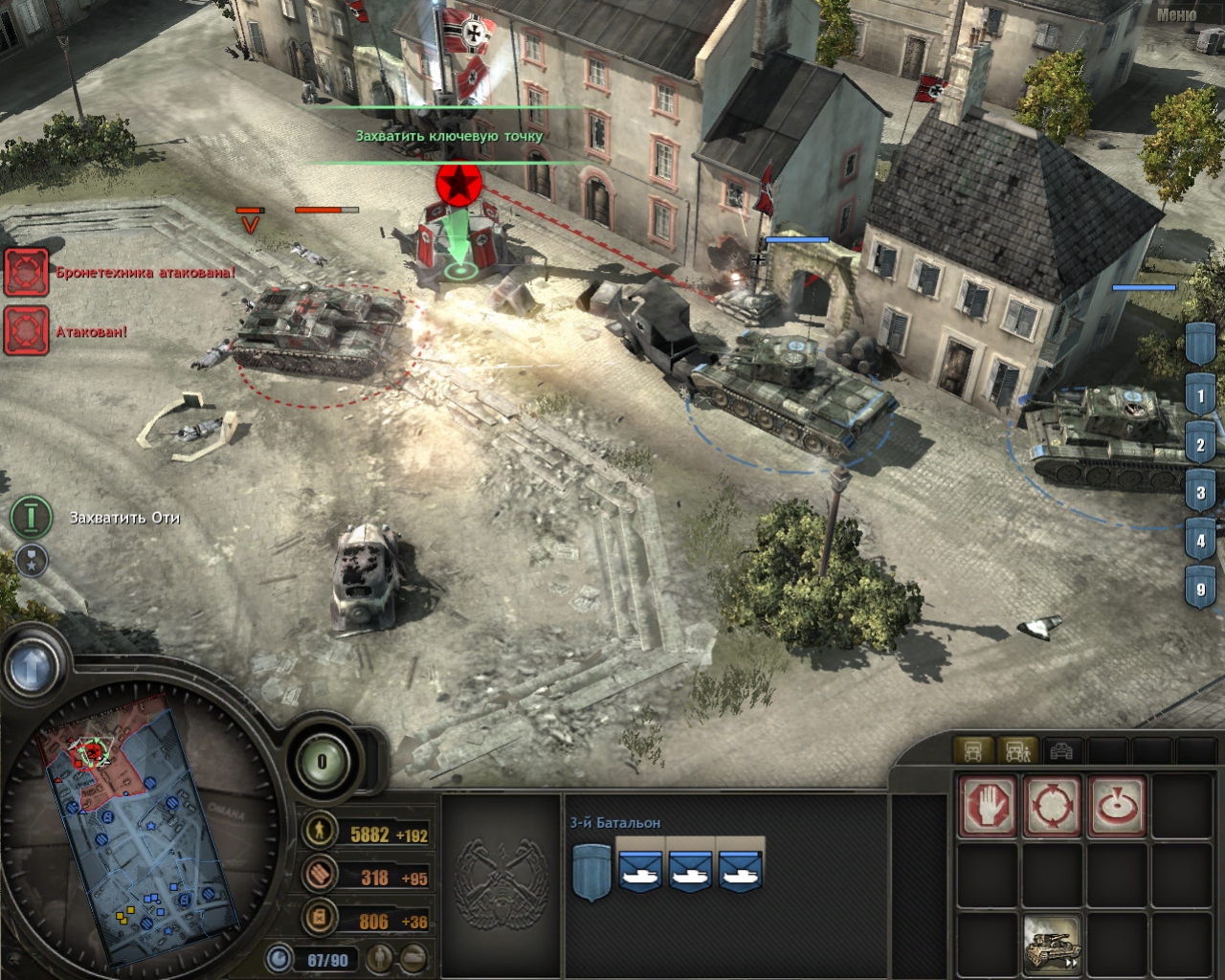Click the munitions resource icon
This screenshot has height=980, width=1225.
click(318, 878)
